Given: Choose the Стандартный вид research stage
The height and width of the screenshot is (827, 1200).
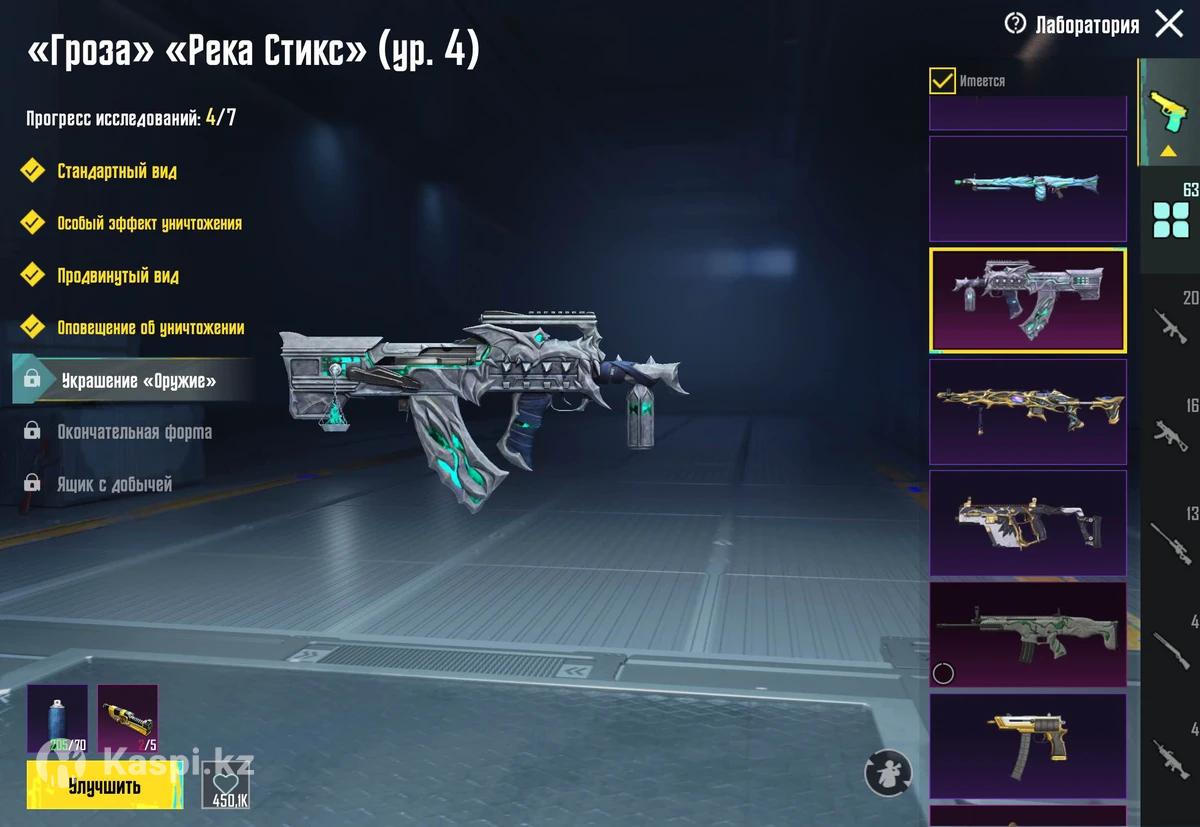Looking at the screenshot, I should pyautogui.click(x=116, y=171).
